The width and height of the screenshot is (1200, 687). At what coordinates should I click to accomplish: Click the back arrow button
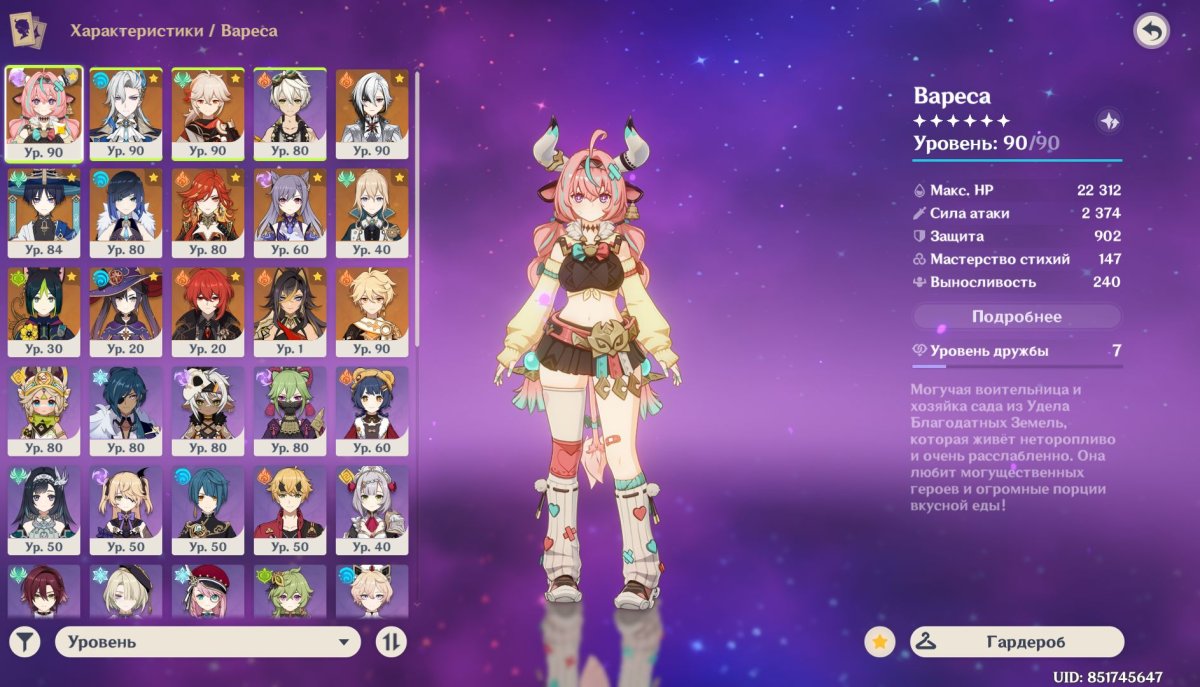(1151, 31)
